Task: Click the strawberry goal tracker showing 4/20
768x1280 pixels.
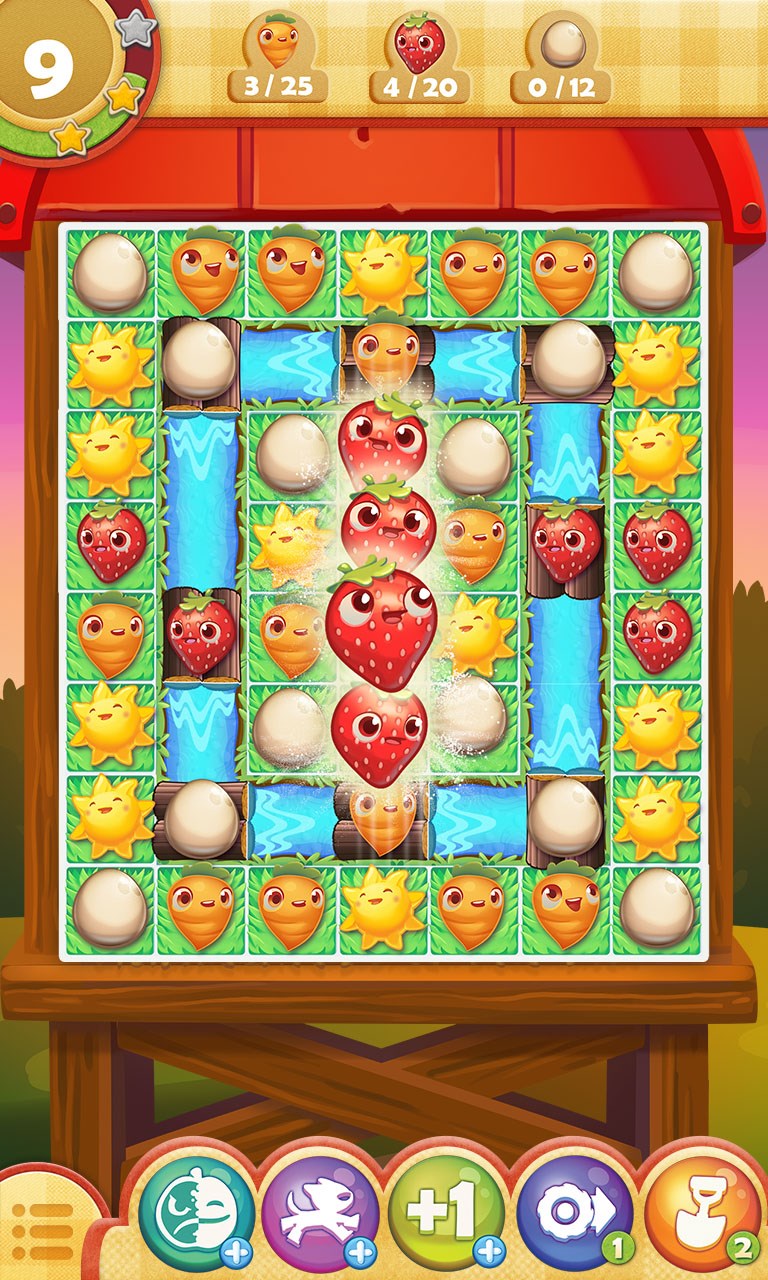Action: pyautogui.click(x=420, y=58)
